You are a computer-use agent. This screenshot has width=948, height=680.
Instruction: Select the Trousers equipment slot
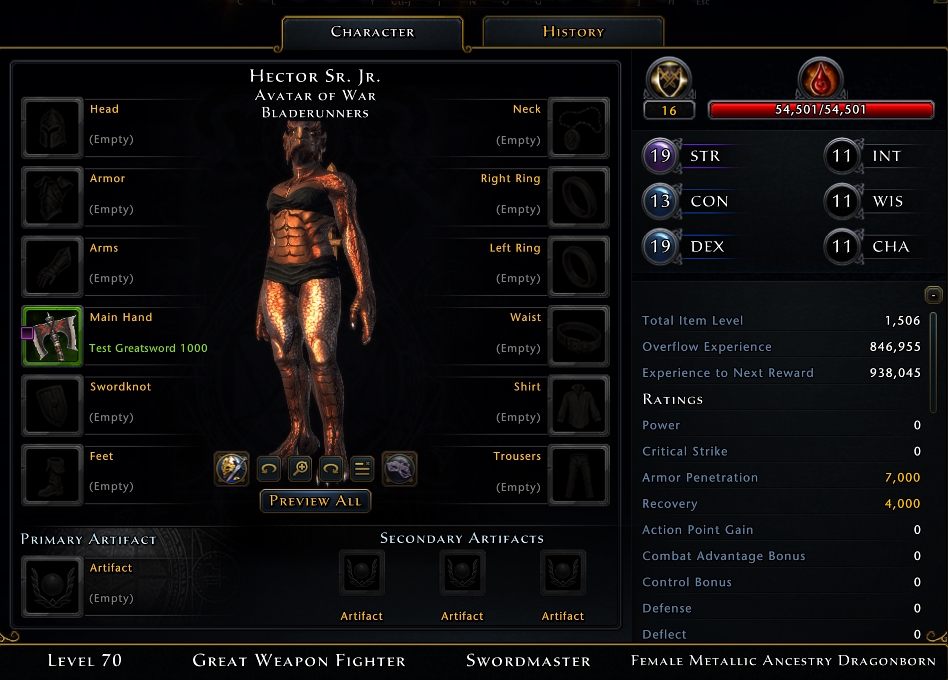tap(579, 475)
